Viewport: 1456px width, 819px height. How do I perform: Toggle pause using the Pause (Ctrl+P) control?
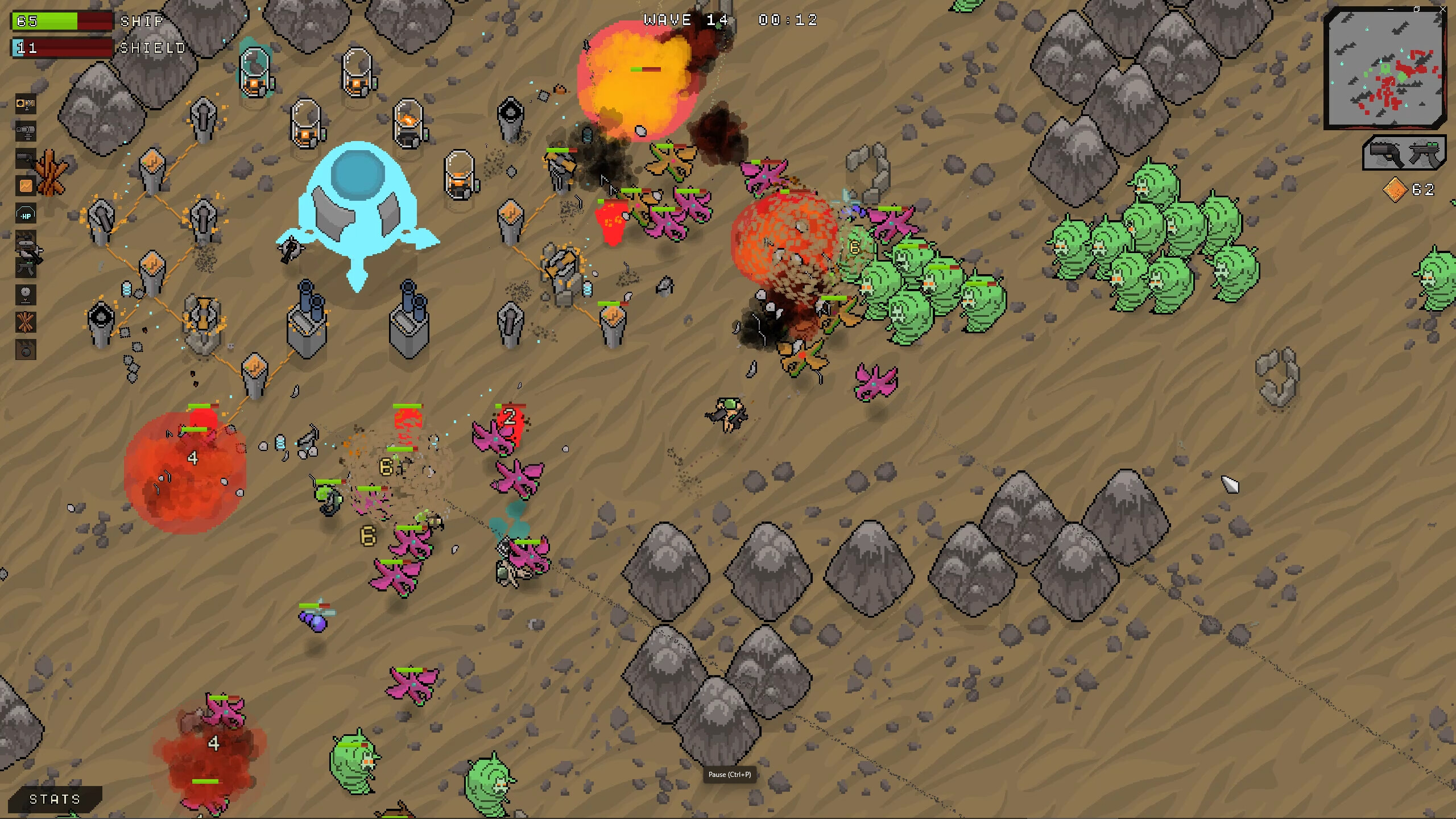730,775
